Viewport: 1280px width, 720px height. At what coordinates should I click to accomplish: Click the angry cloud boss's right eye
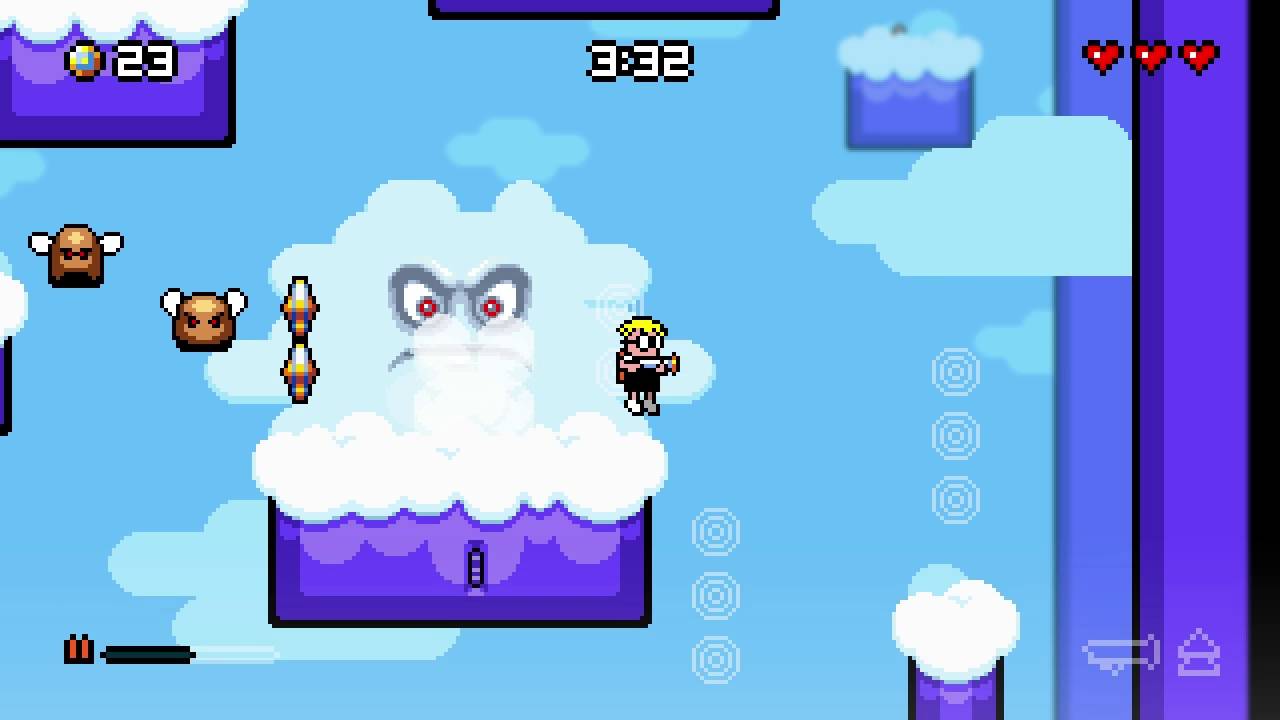(x=491, y=308)
